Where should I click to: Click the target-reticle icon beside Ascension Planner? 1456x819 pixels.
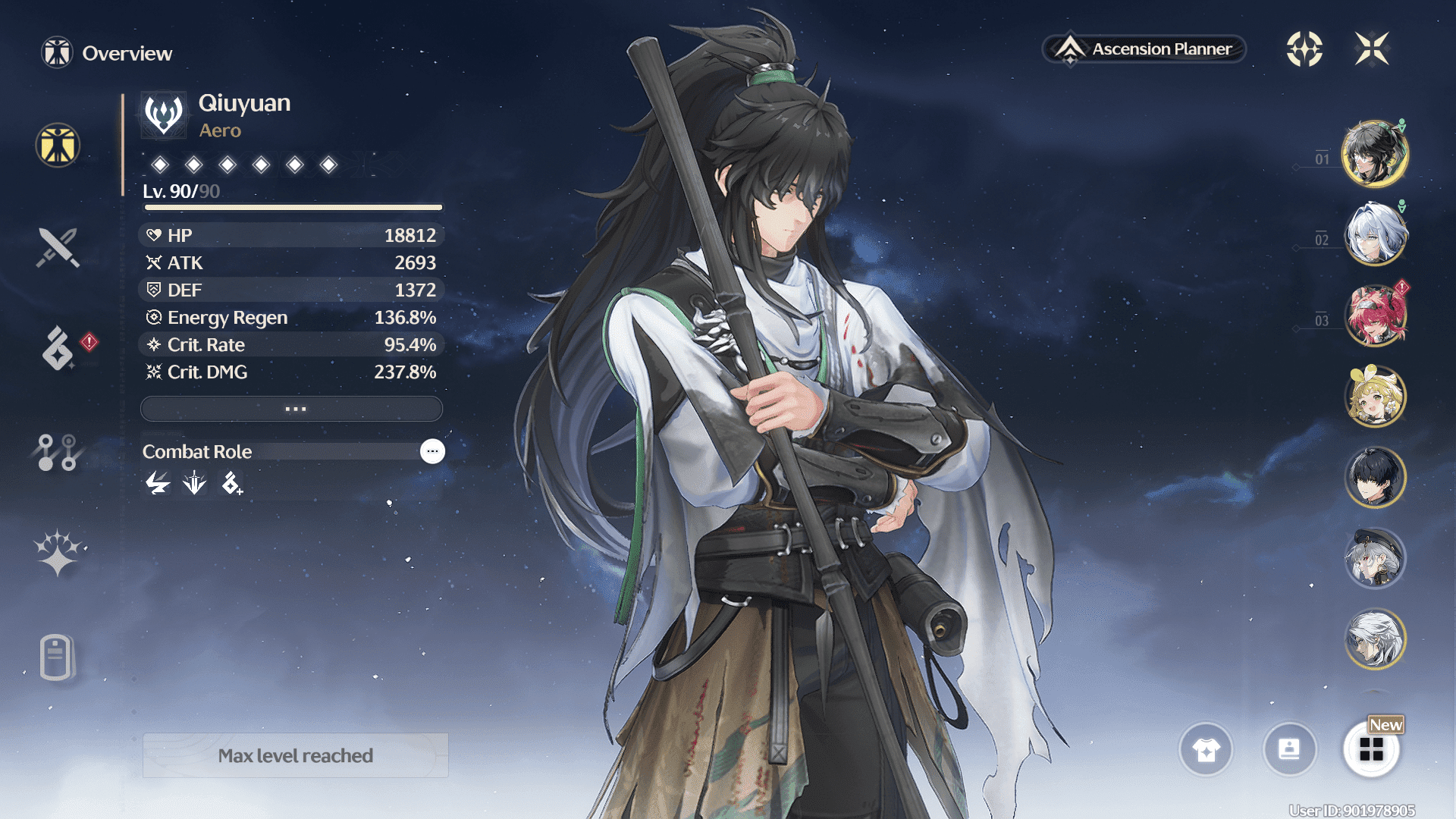1304,49
